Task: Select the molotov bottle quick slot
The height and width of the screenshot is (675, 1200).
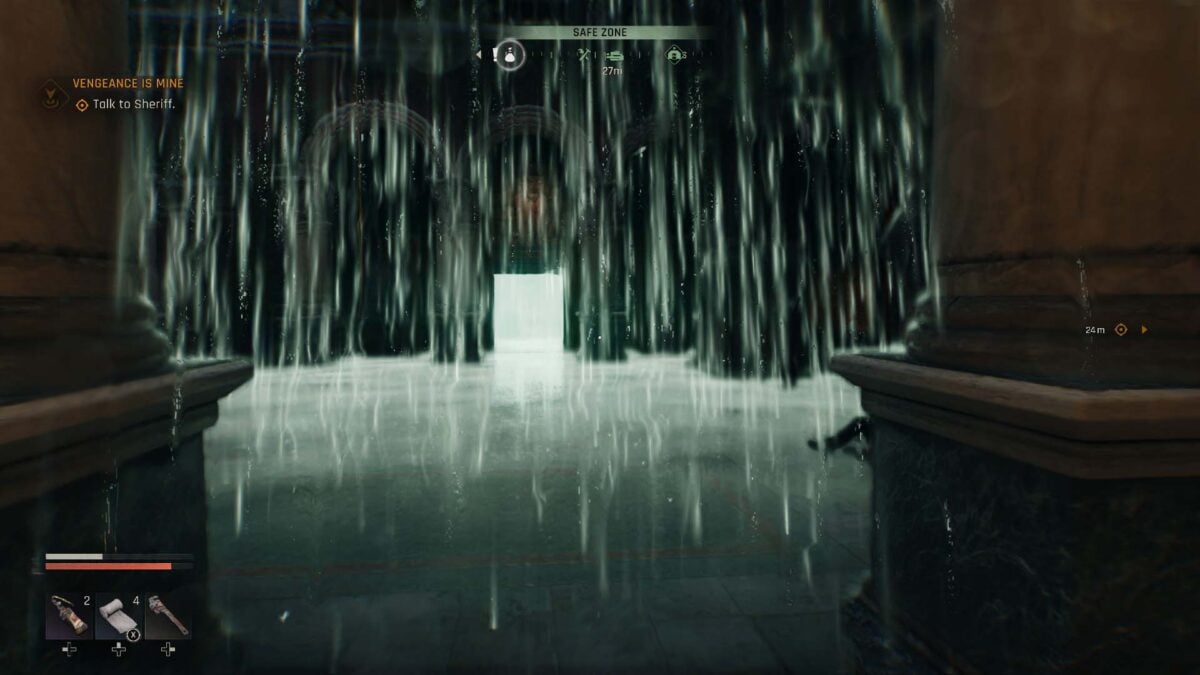Action: click(69, 615)
